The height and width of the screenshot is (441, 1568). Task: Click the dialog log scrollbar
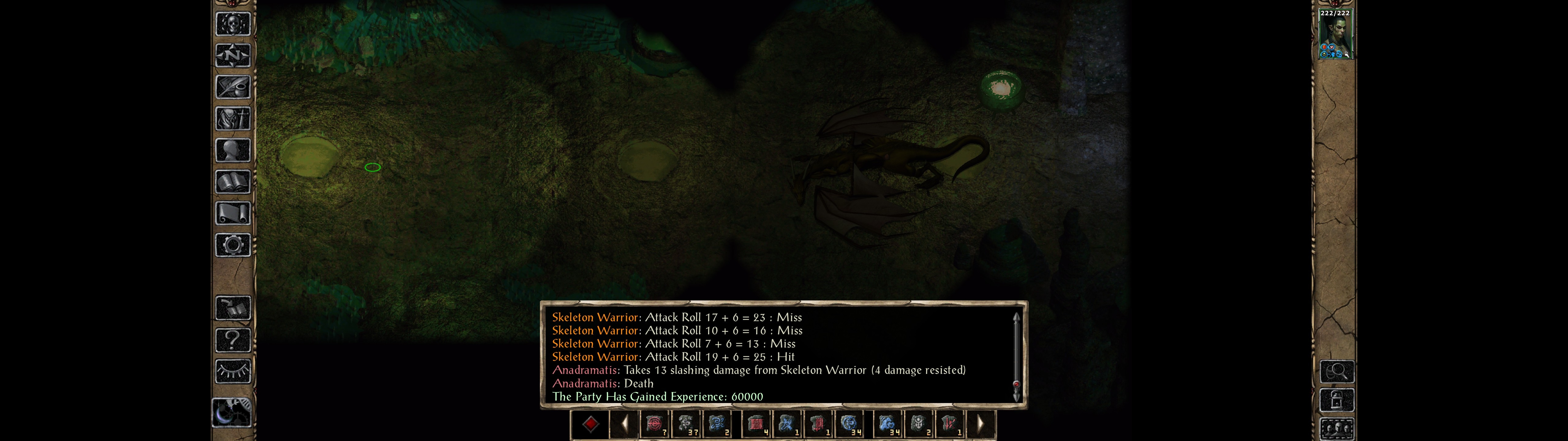click(1016, 356)
